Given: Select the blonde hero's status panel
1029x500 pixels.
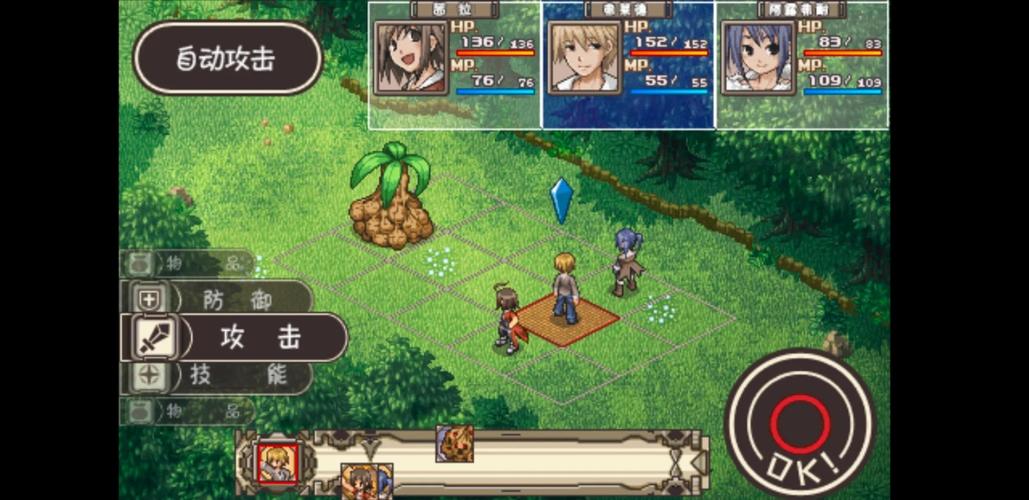Looking at the screenshot, I should click(x=628, y=66).
